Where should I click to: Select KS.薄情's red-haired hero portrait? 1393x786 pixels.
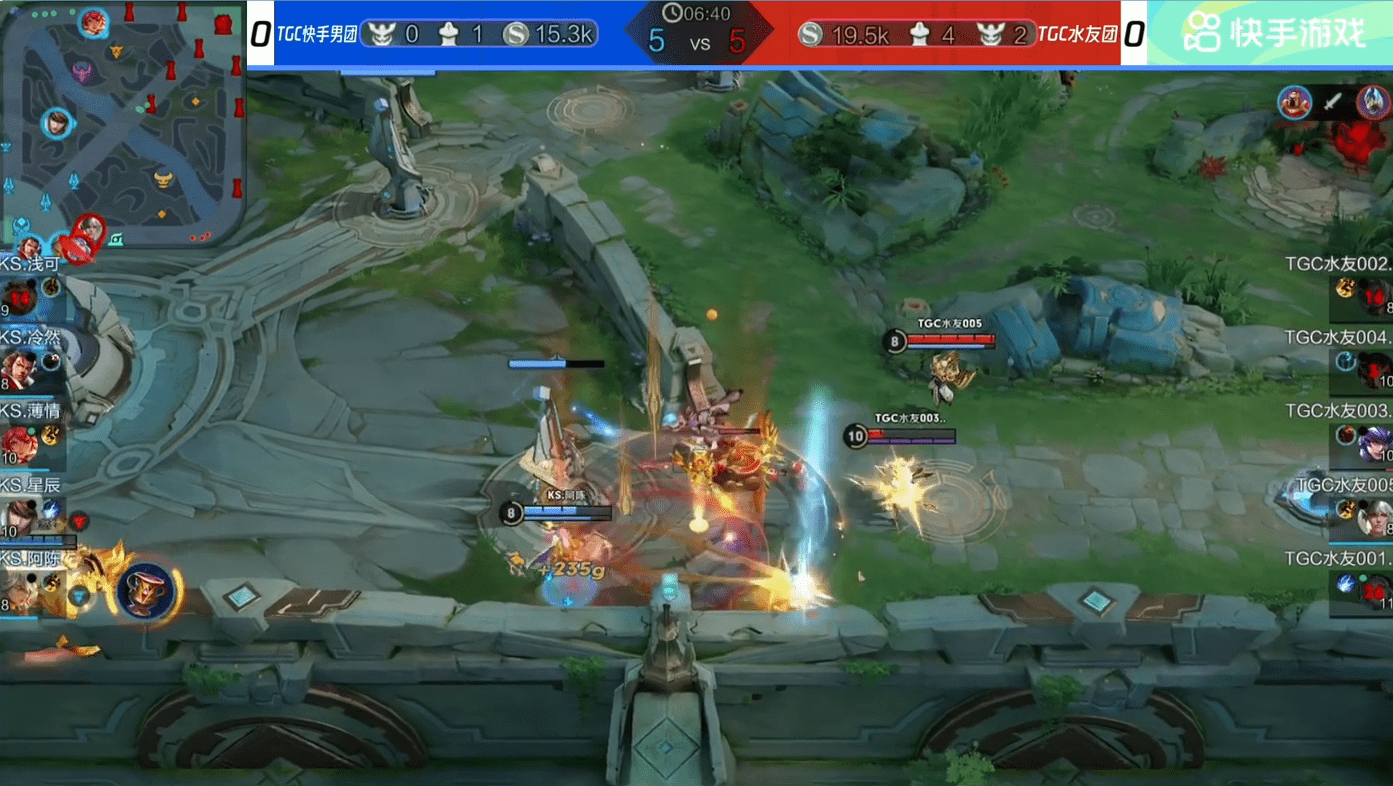(18, 442)
